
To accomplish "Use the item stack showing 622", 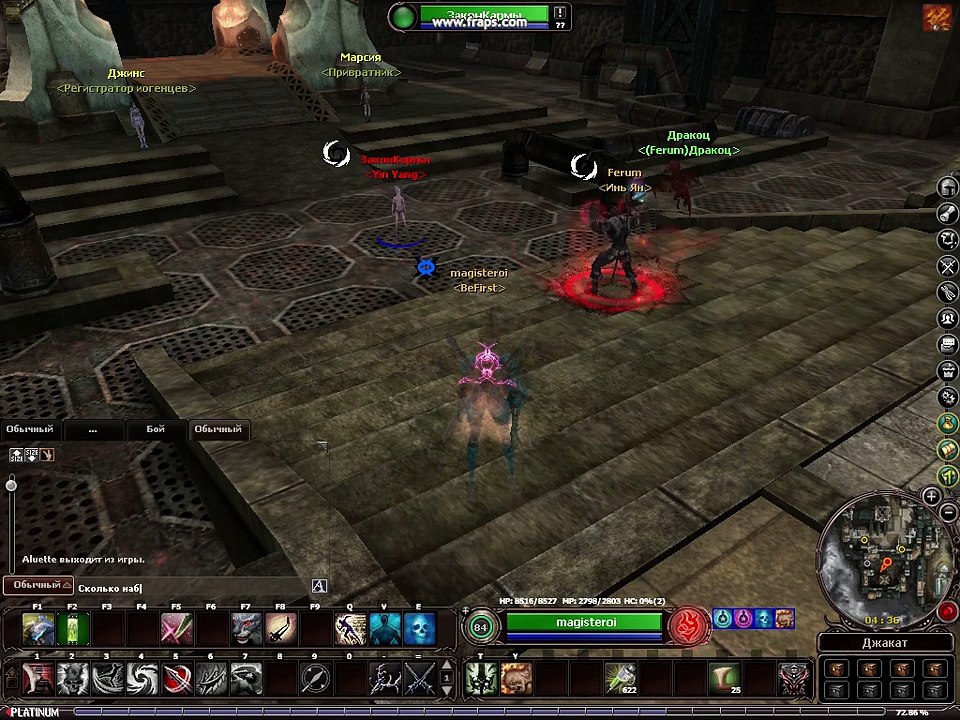I will click(620, 678).
